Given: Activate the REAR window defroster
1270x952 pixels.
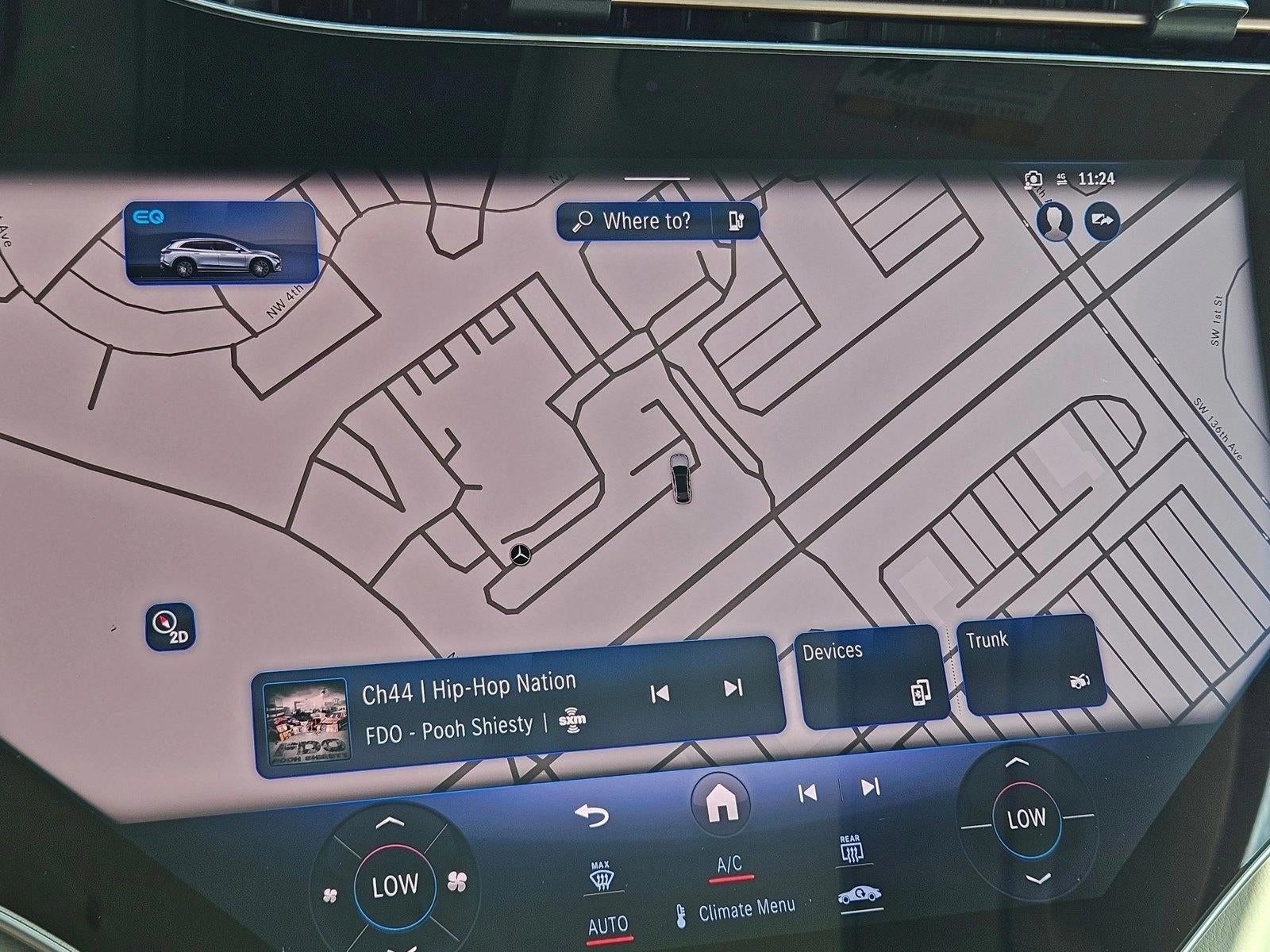Looking at the screenshot, I should pyautogui.click(x=852, y=847).
